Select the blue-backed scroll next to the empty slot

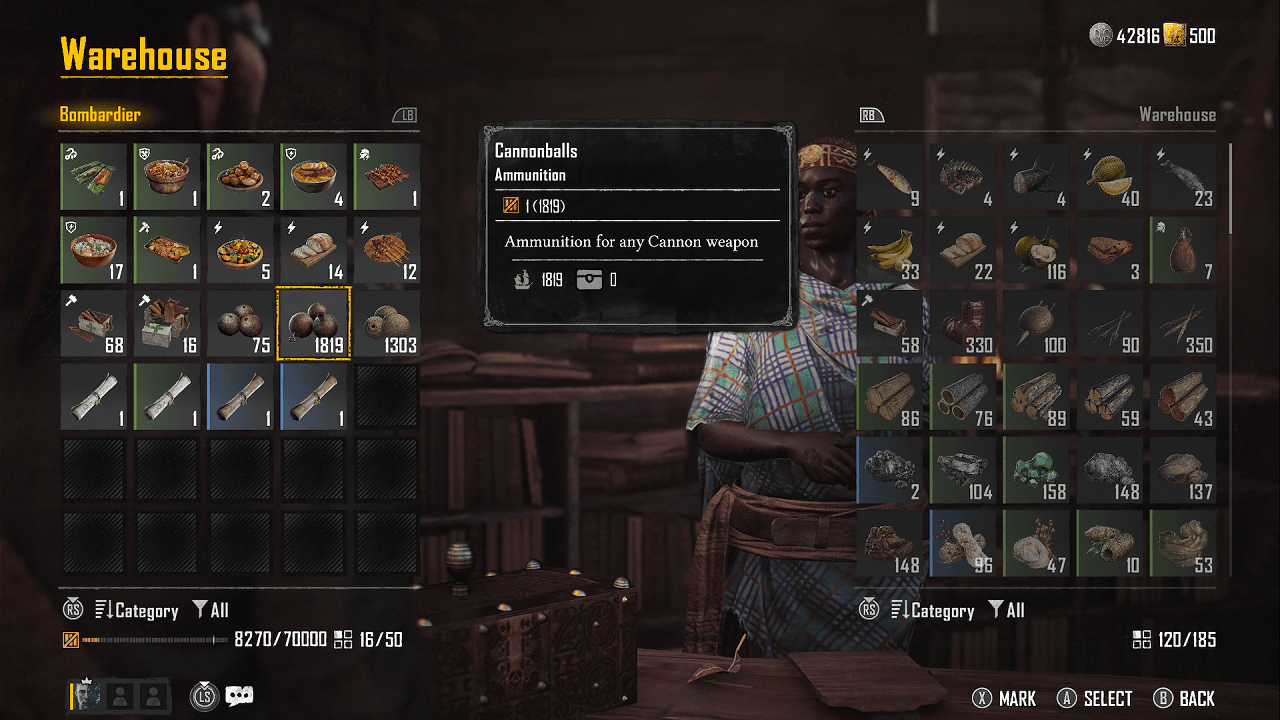[314, 397]
